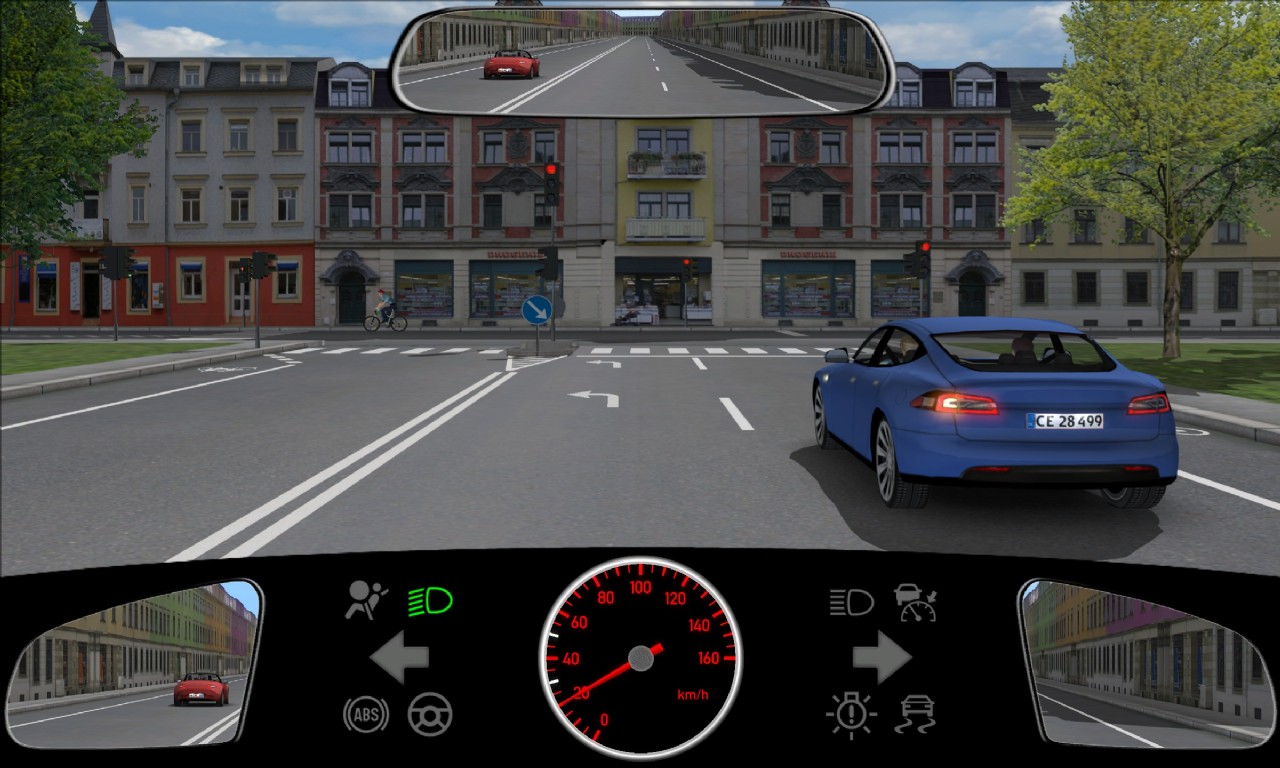Select the skidding car traction control icon
This screenshot has width=1280, height=768.
(x=915, y=715)
